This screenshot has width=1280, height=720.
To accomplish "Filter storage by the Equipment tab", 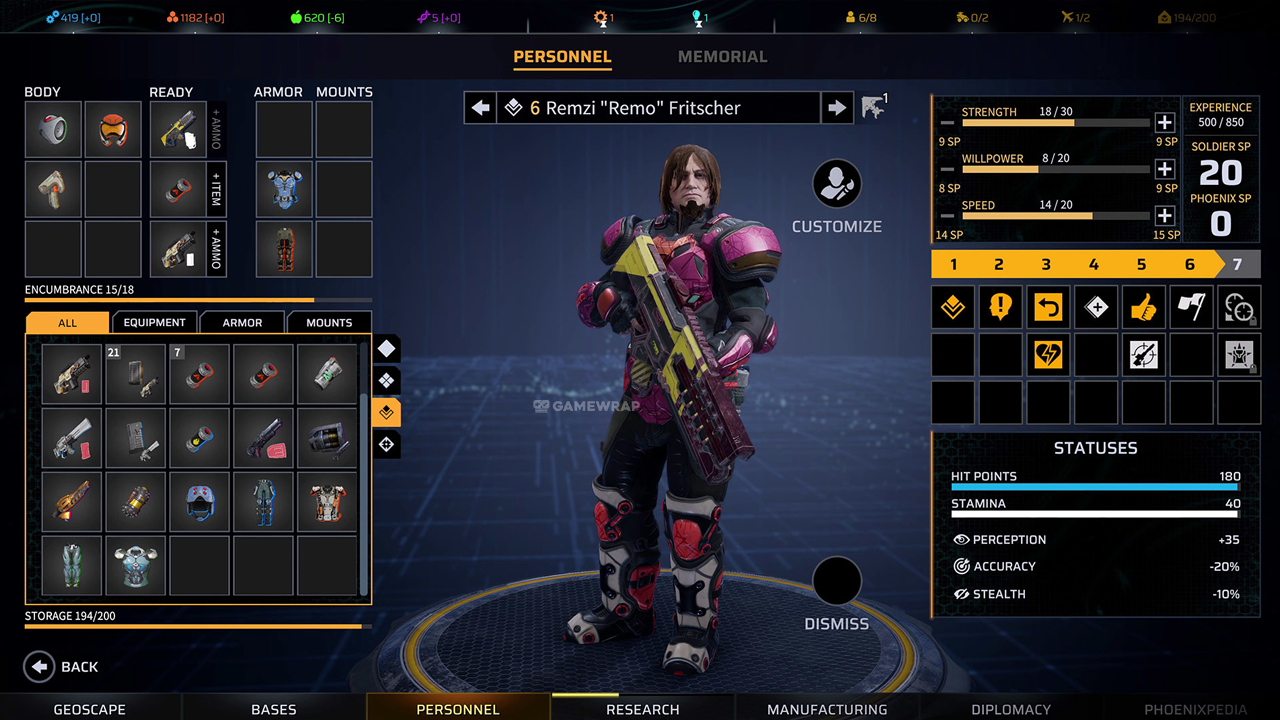I will point(154,322).
